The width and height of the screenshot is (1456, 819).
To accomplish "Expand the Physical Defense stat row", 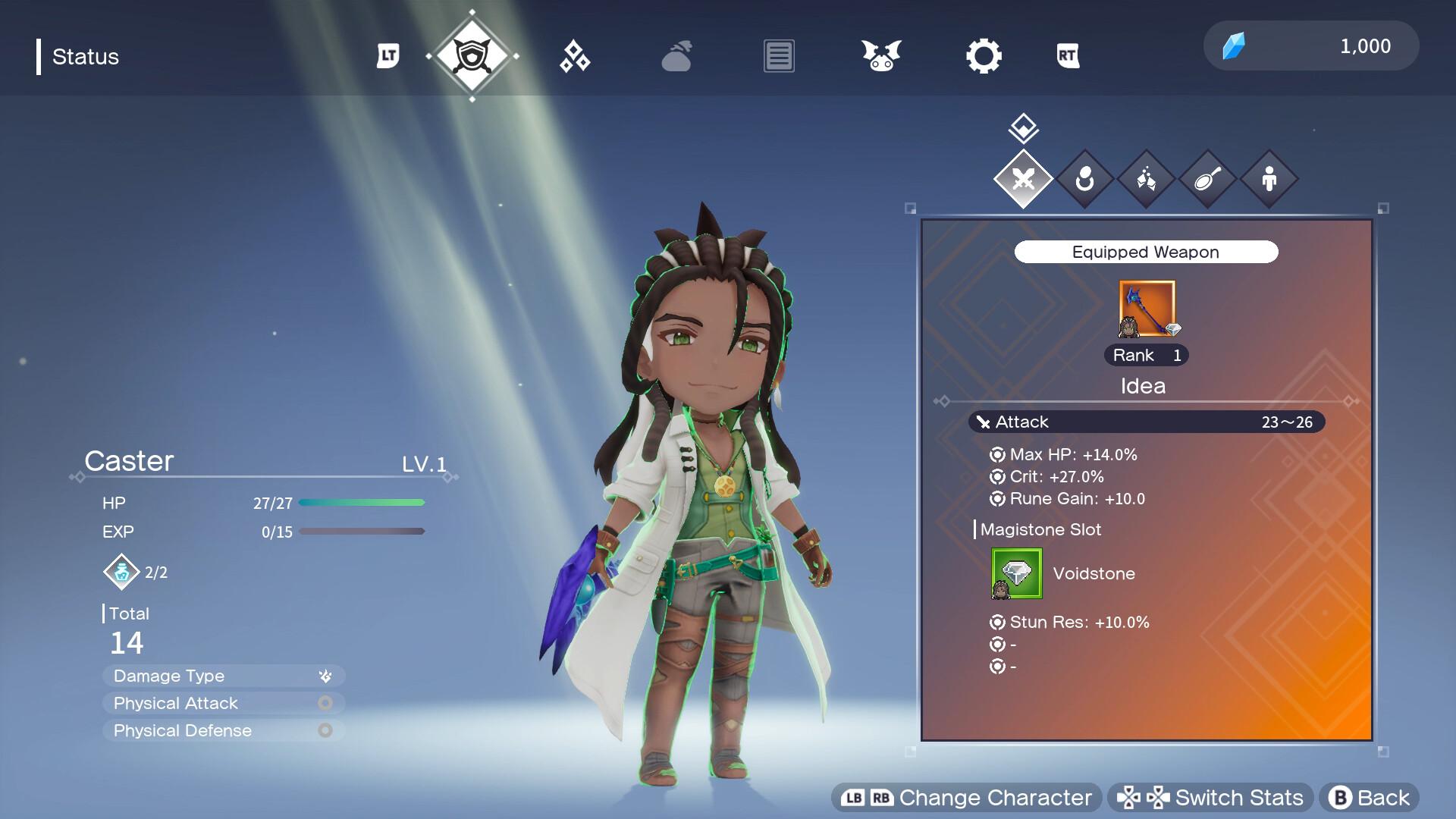I will click(223, 730).
